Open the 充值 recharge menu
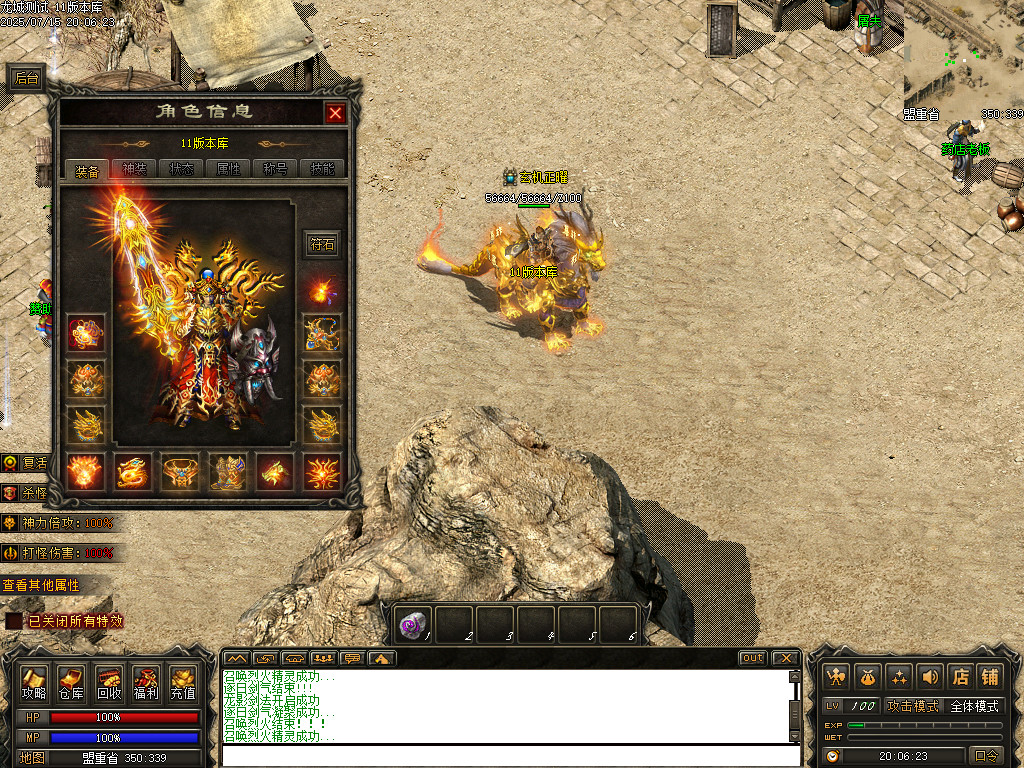This screenshot has width=1024, height=768. pyautogui.click(x=183, y=683)
